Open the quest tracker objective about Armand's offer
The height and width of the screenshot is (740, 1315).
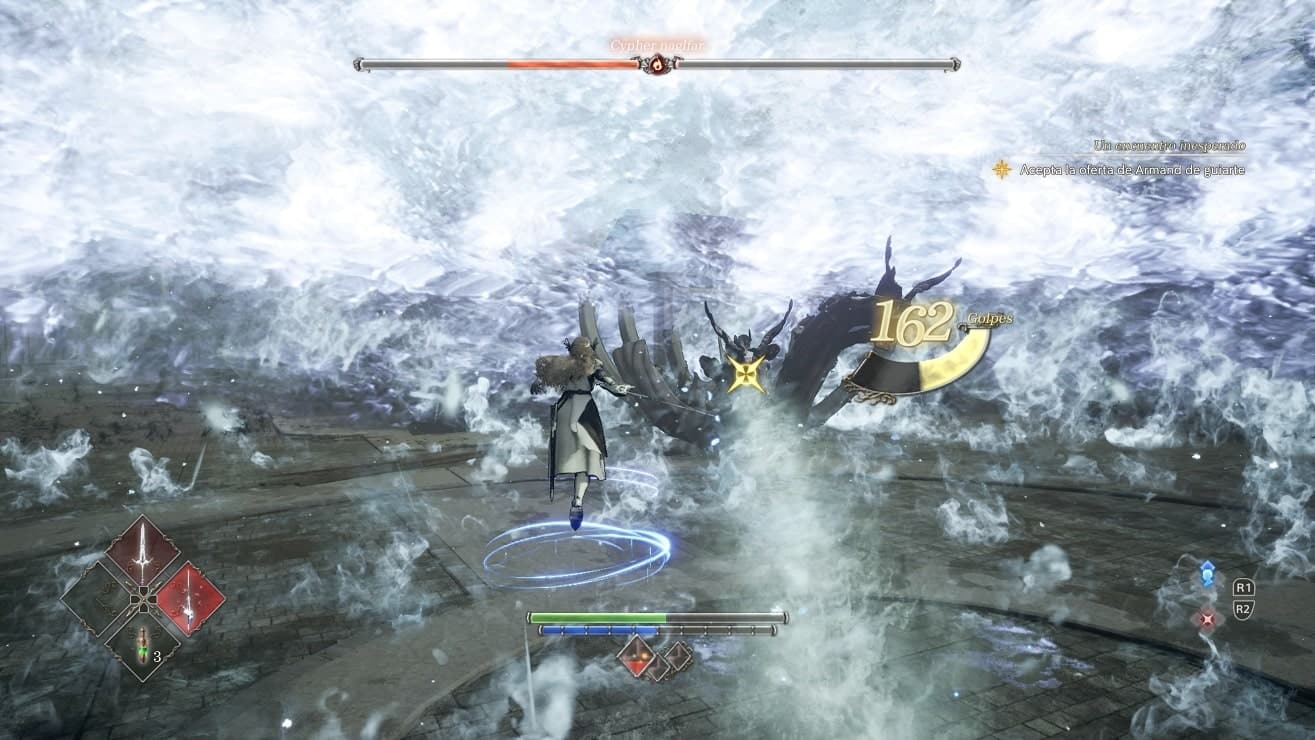pos(1131,170)
